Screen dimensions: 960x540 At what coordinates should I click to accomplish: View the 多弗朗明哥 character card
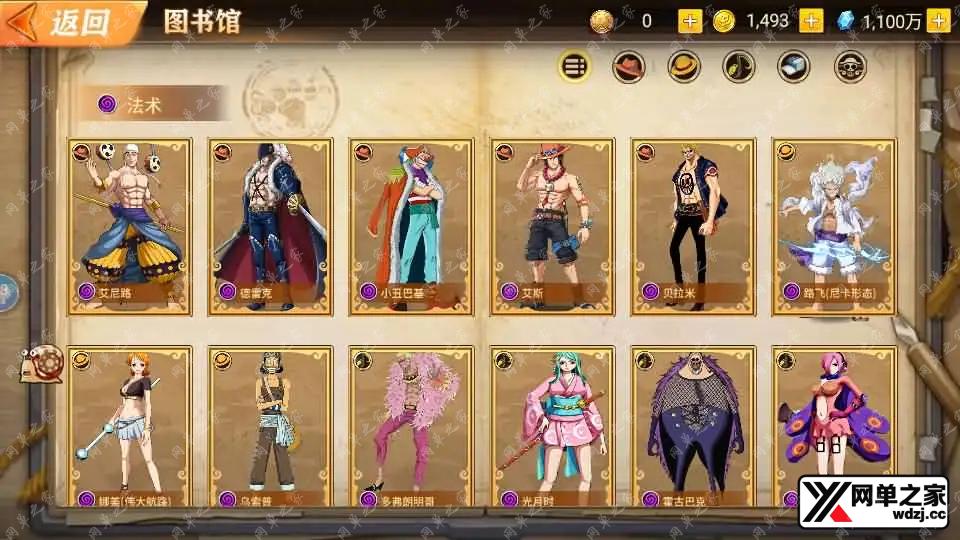pos(411,425)
